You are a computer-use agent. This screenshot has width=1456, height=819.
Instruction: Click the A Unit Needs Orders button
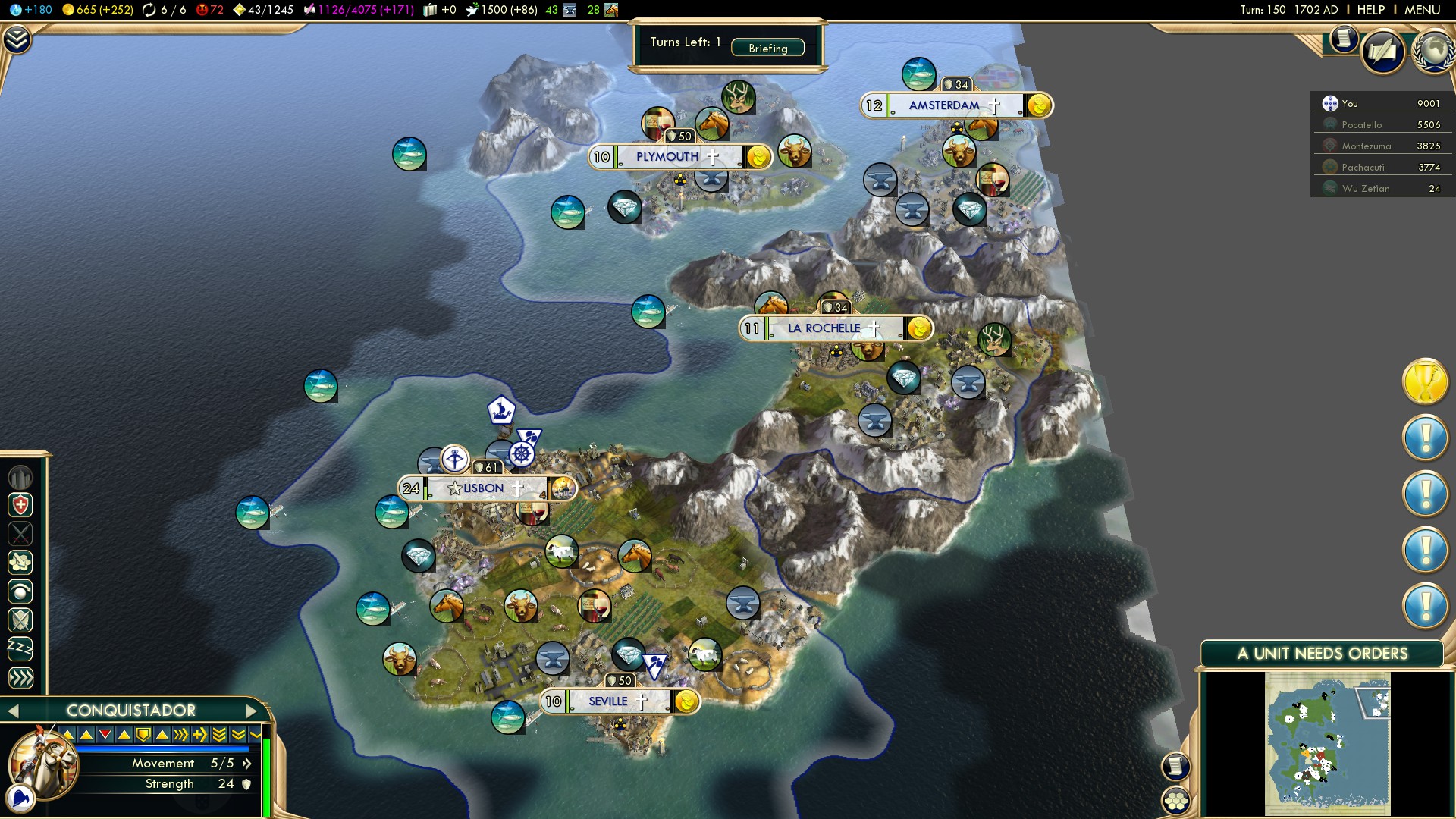(1322, 654)
